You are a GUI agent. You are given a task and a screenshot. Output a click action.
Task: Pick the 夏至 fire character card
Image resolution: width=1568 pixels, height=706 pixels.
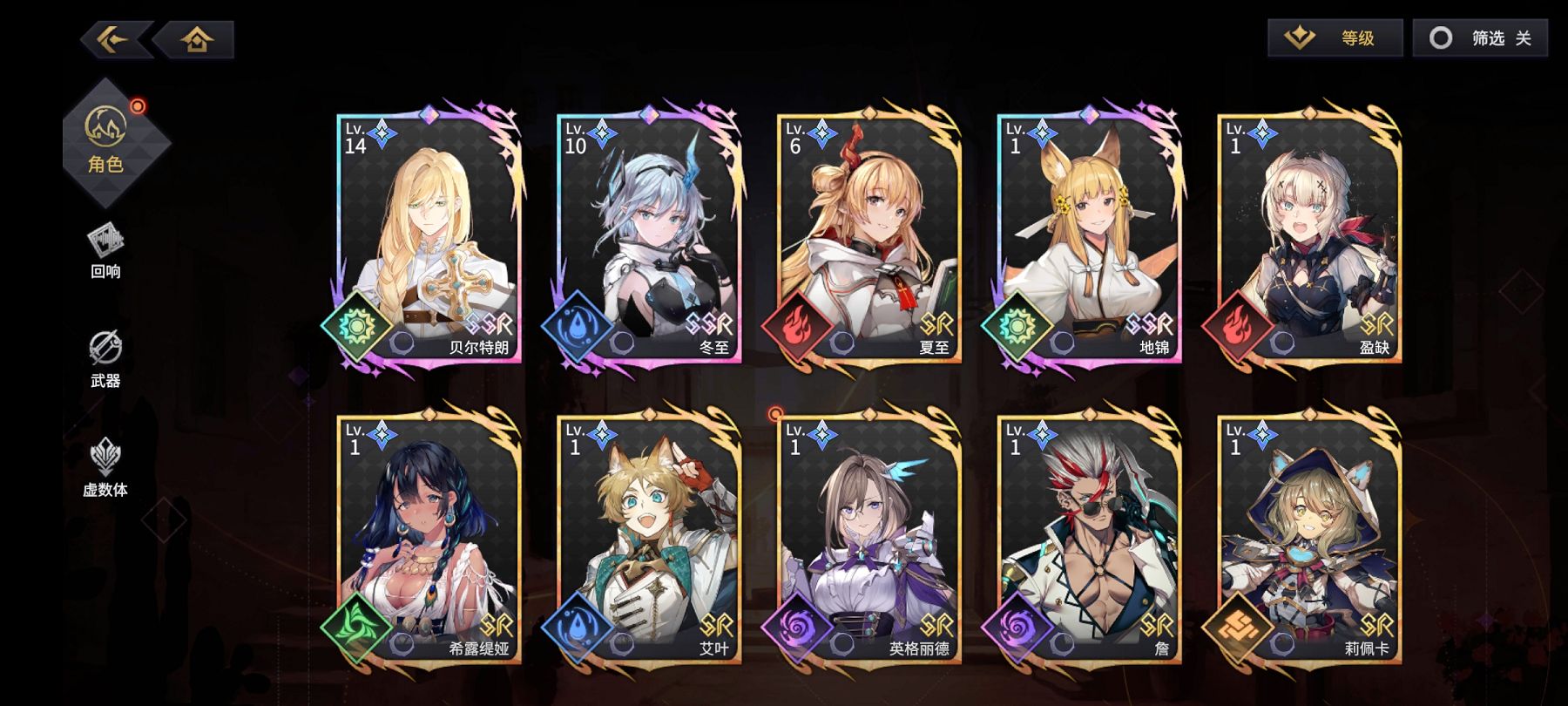tap(869, 237)
